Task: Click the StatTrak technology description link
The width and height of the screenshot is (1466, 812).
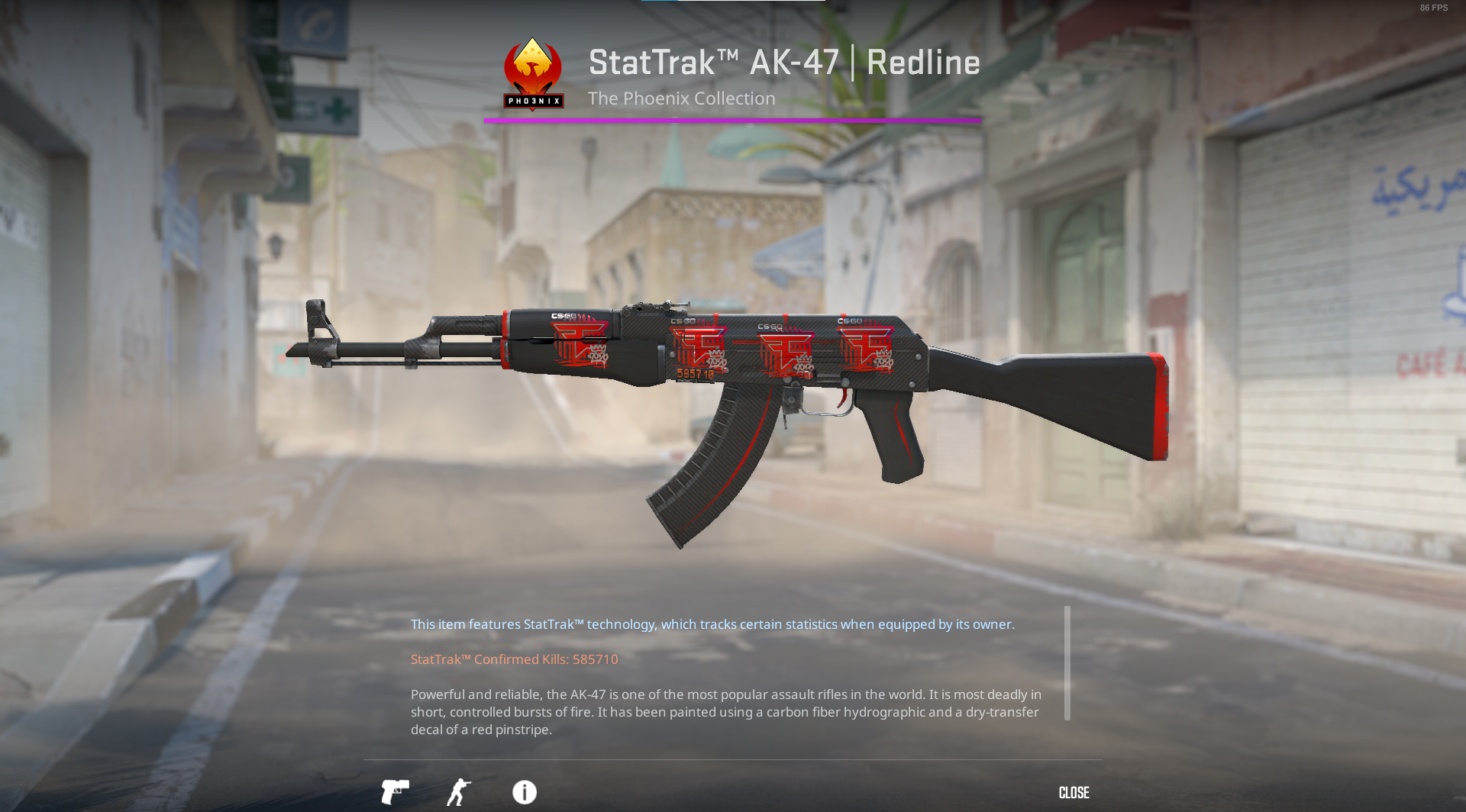Action: point(712,623)
